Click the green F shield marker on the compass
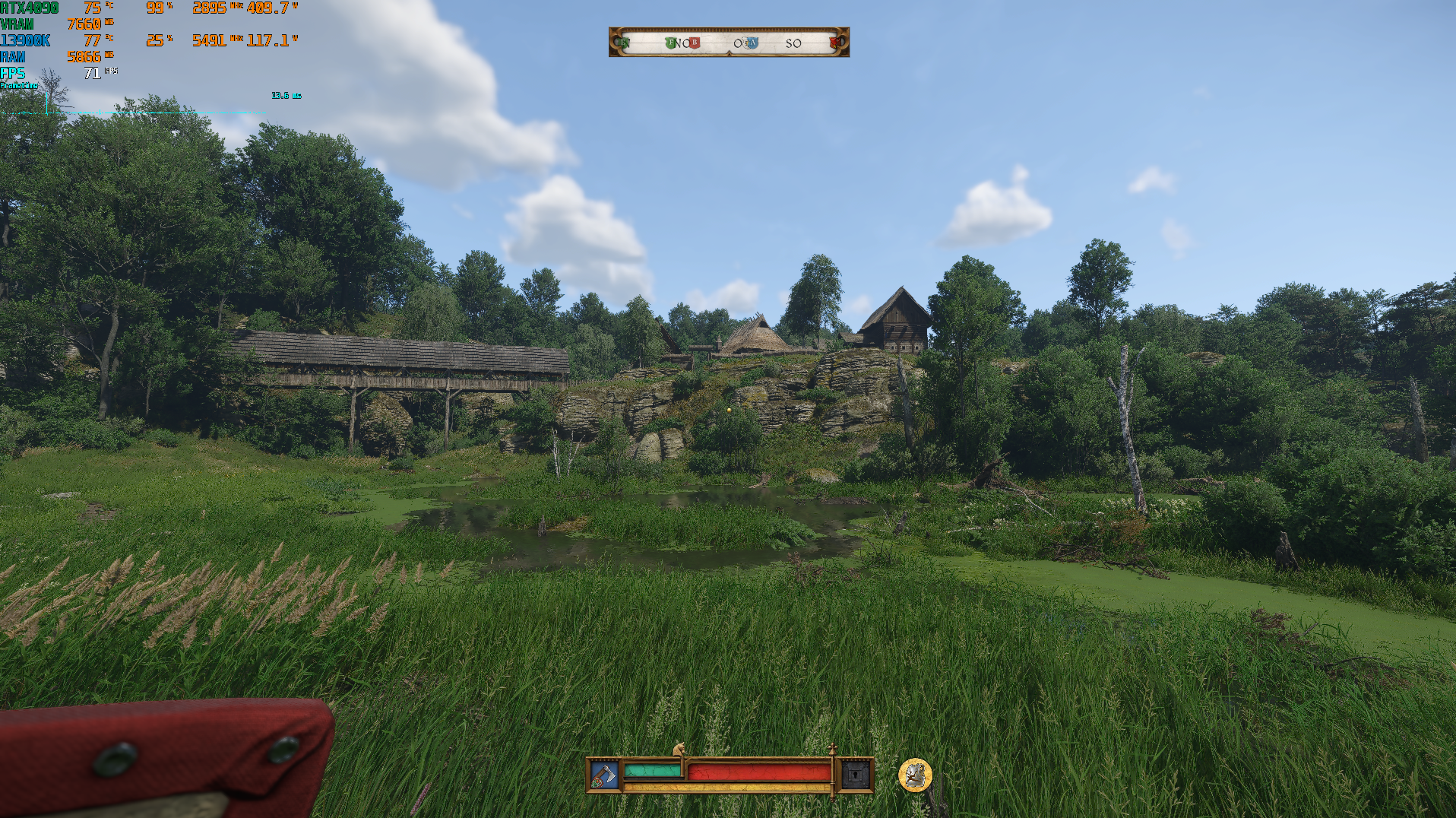The image size is (1456, 818). pyautogui.click(x=672, y=43)
